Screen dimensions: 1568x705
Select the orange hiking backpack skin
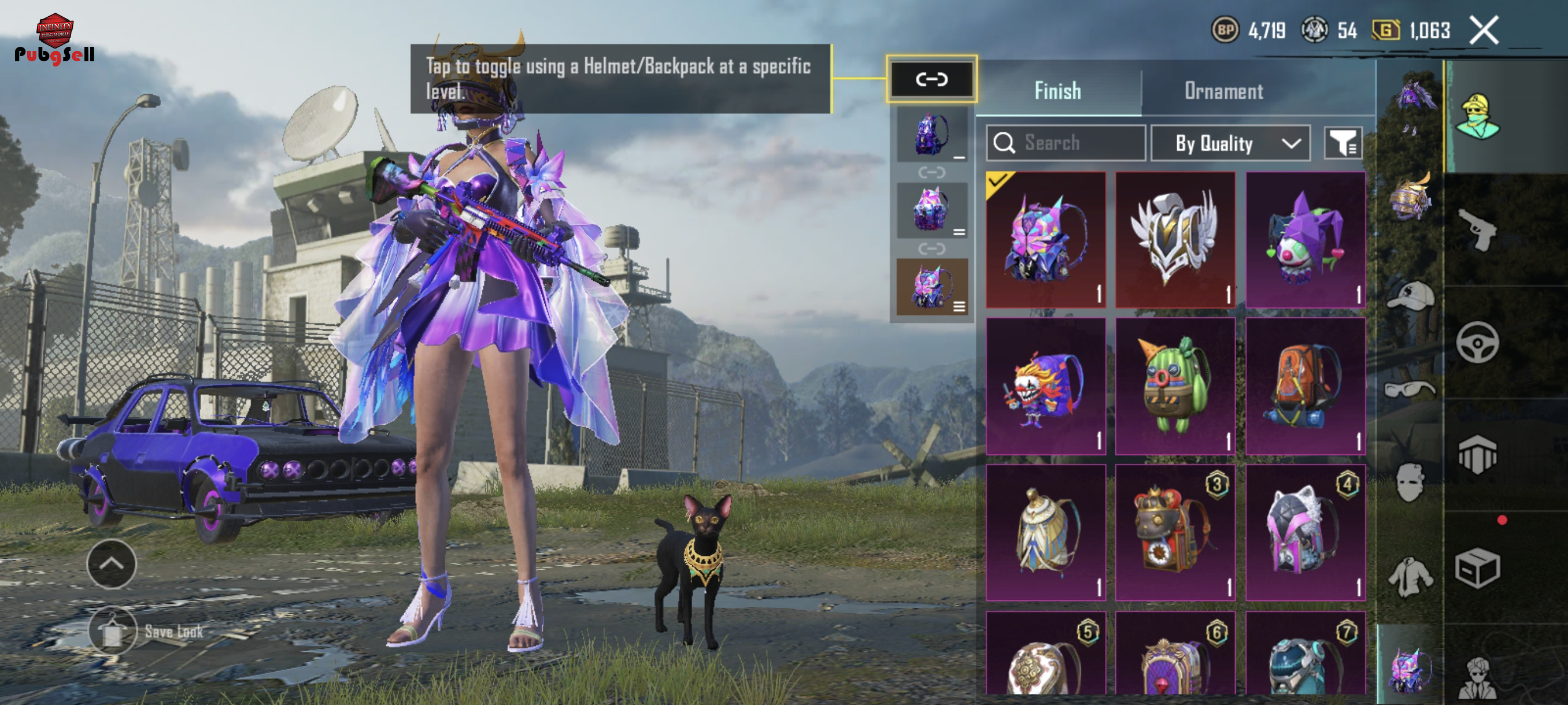tap(1305, 385)
